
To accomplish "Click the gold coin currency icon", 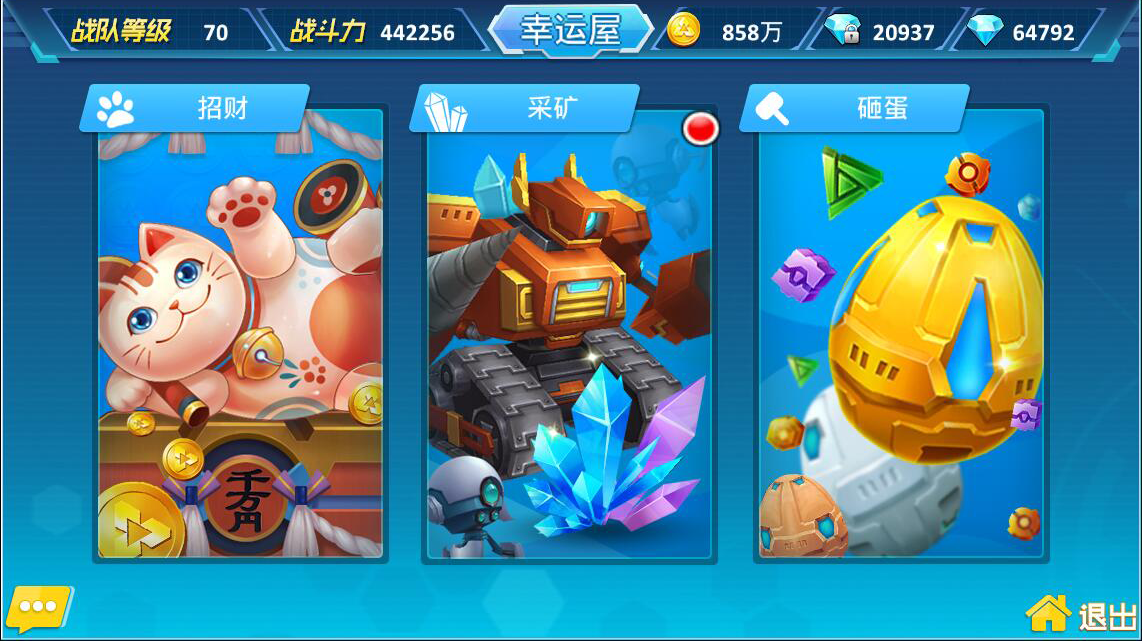I will [684, 31].
